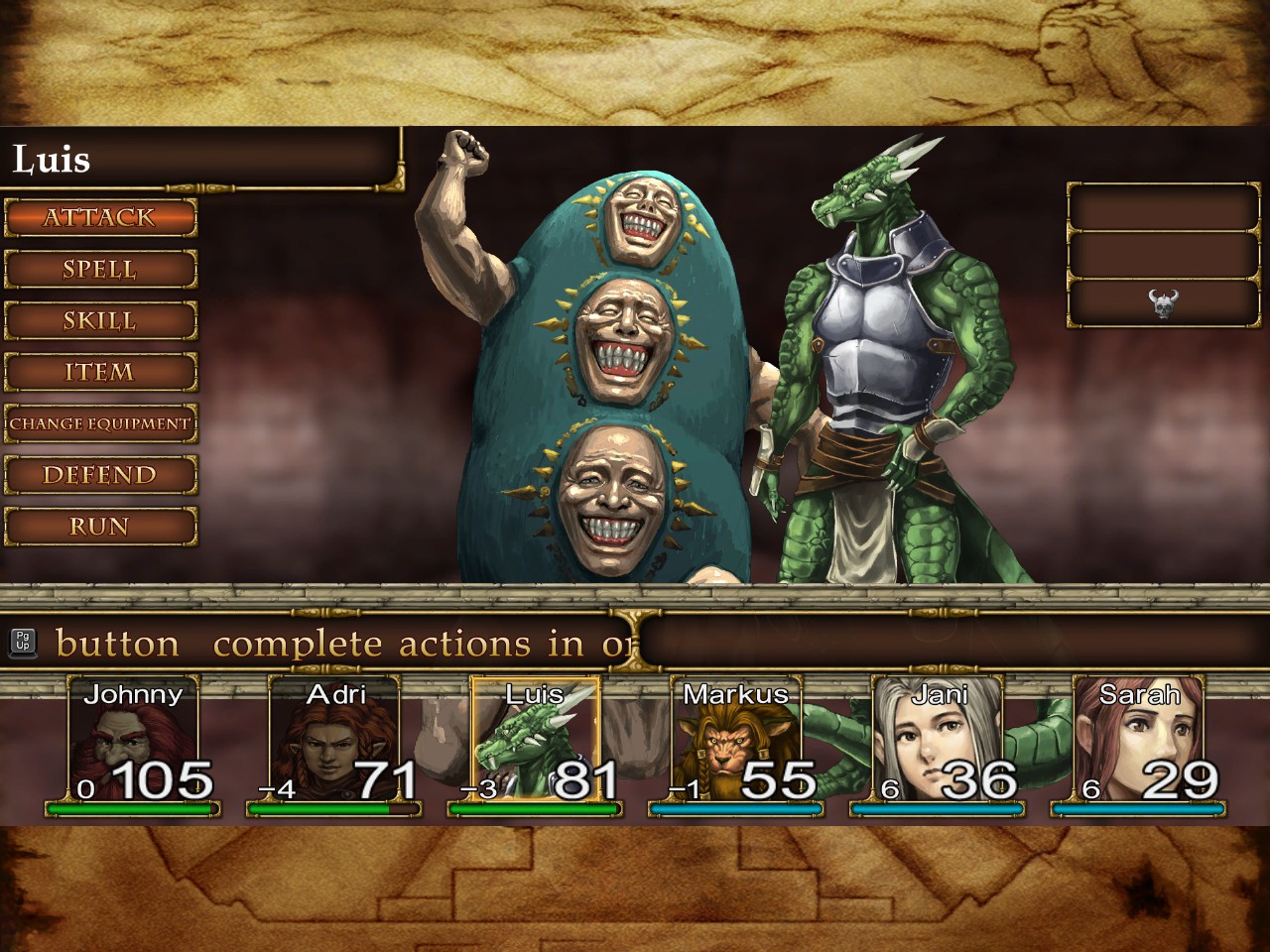Select Run to flee battle
1270x952 pixels.
[x=100, y=528]
